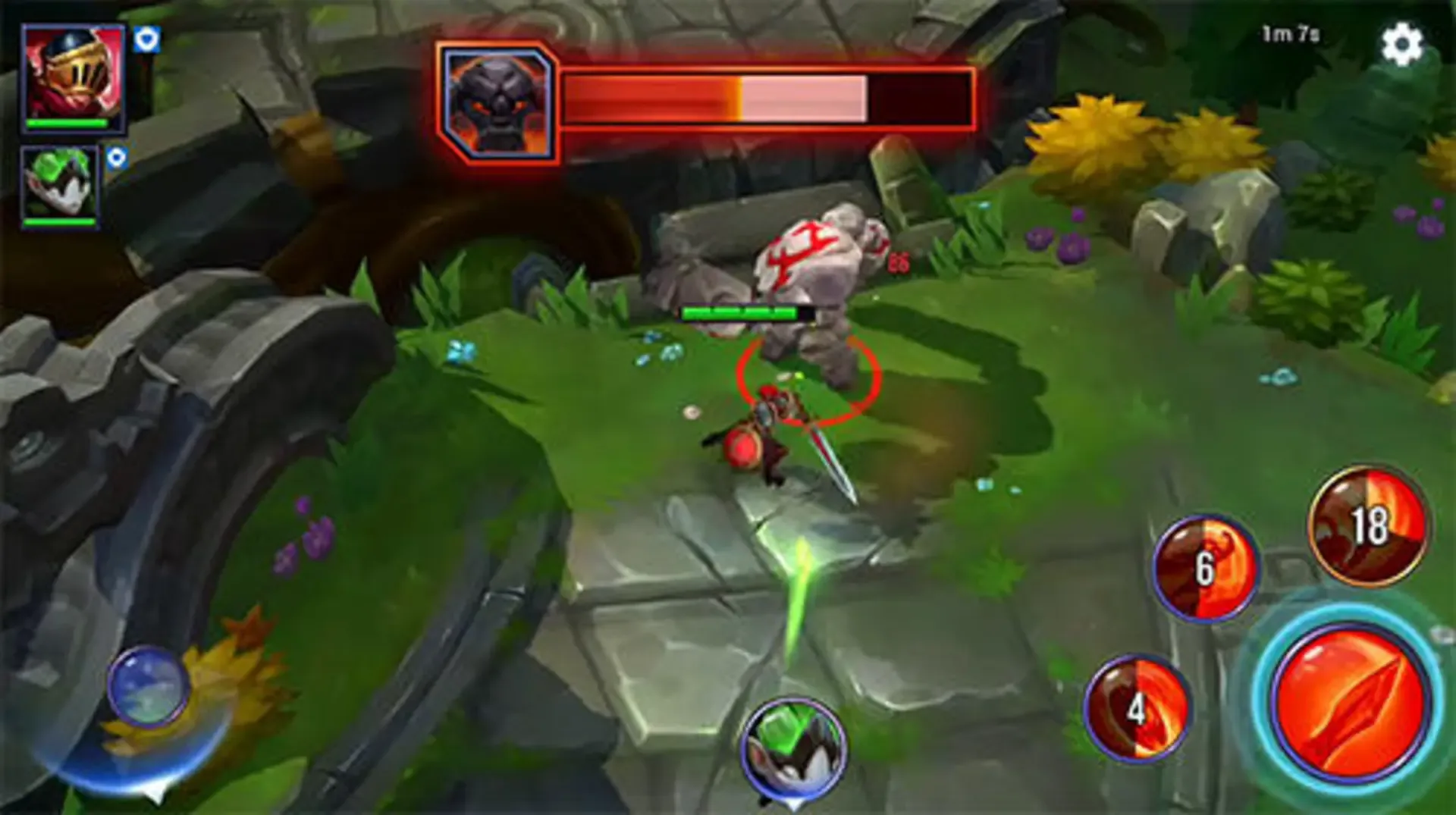This screenshot has height=815, width=1456.
Task: Click the golem's green health bar
Action: click(739, 311)
